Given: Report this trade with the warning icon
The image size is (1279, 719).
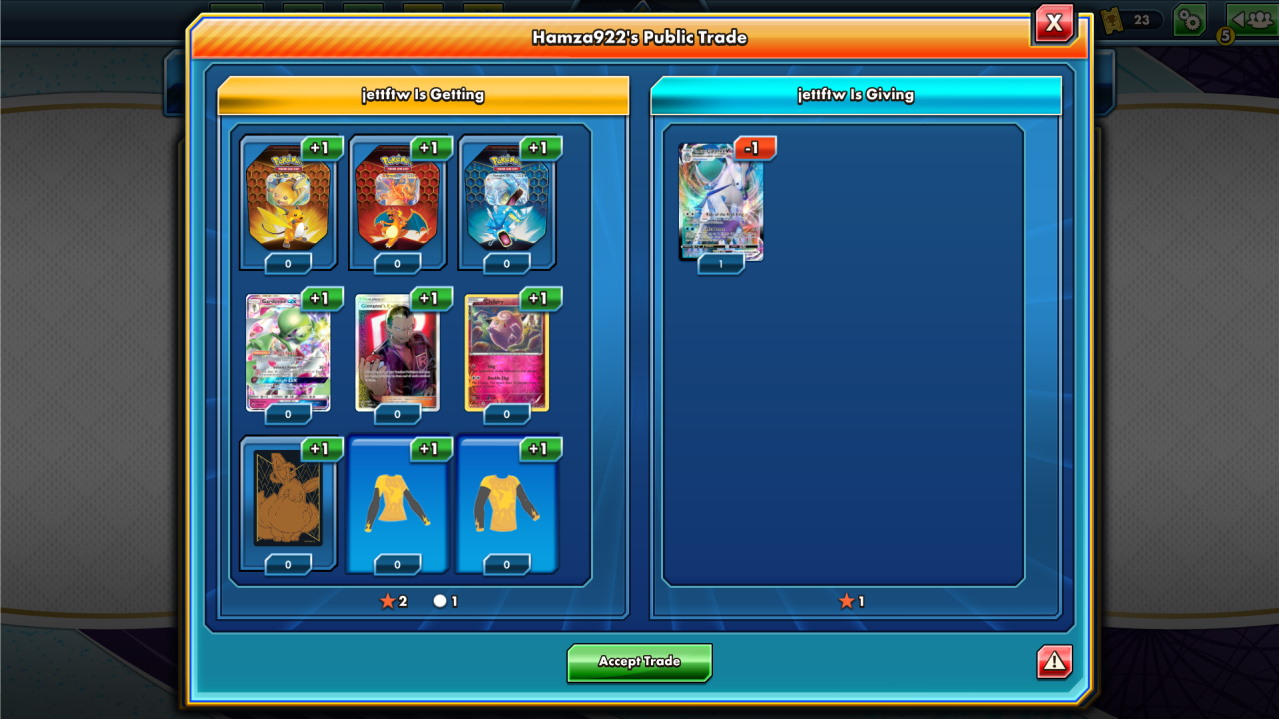Looking at the screenshot, I should [1054, 662].
